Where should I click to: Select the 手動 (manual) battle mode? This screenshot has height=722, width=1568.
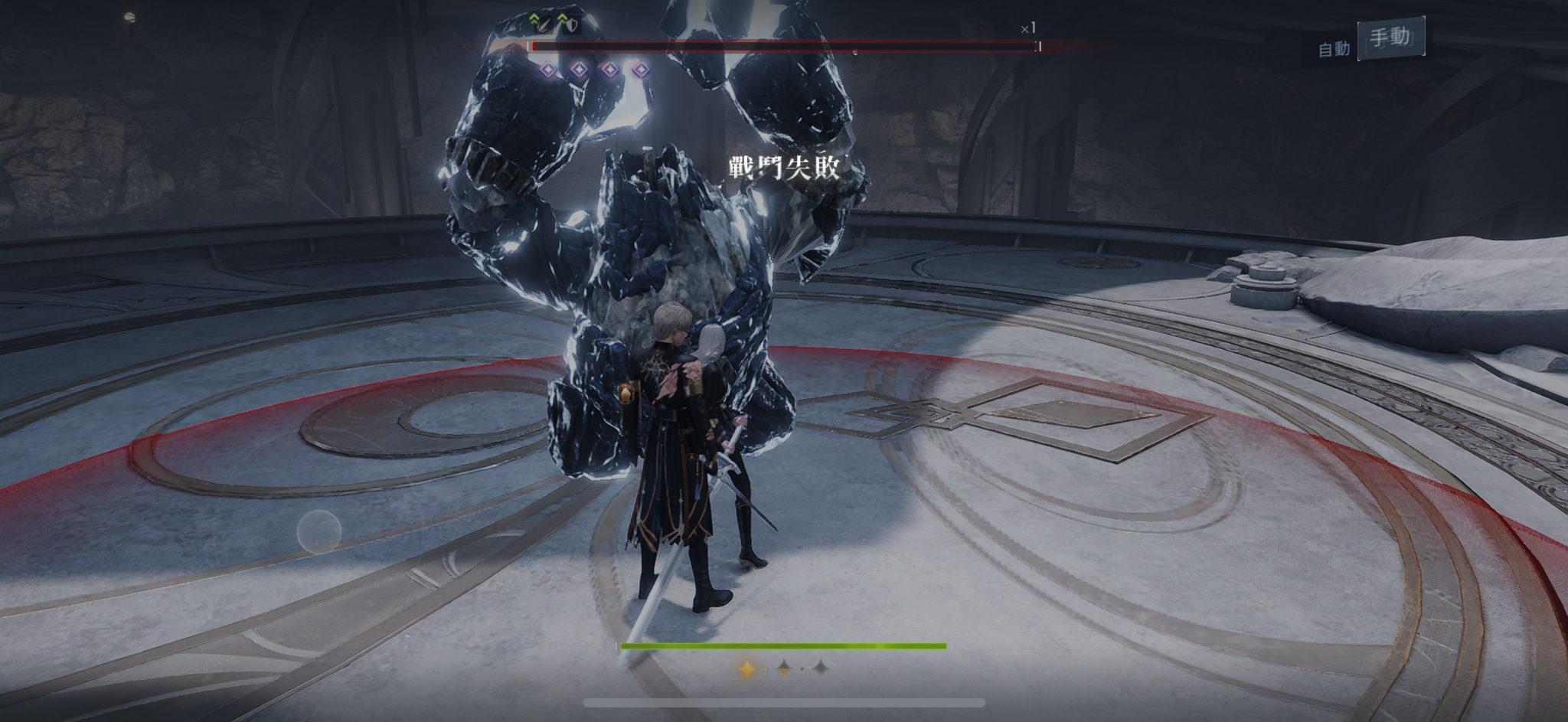[1390, 38]
